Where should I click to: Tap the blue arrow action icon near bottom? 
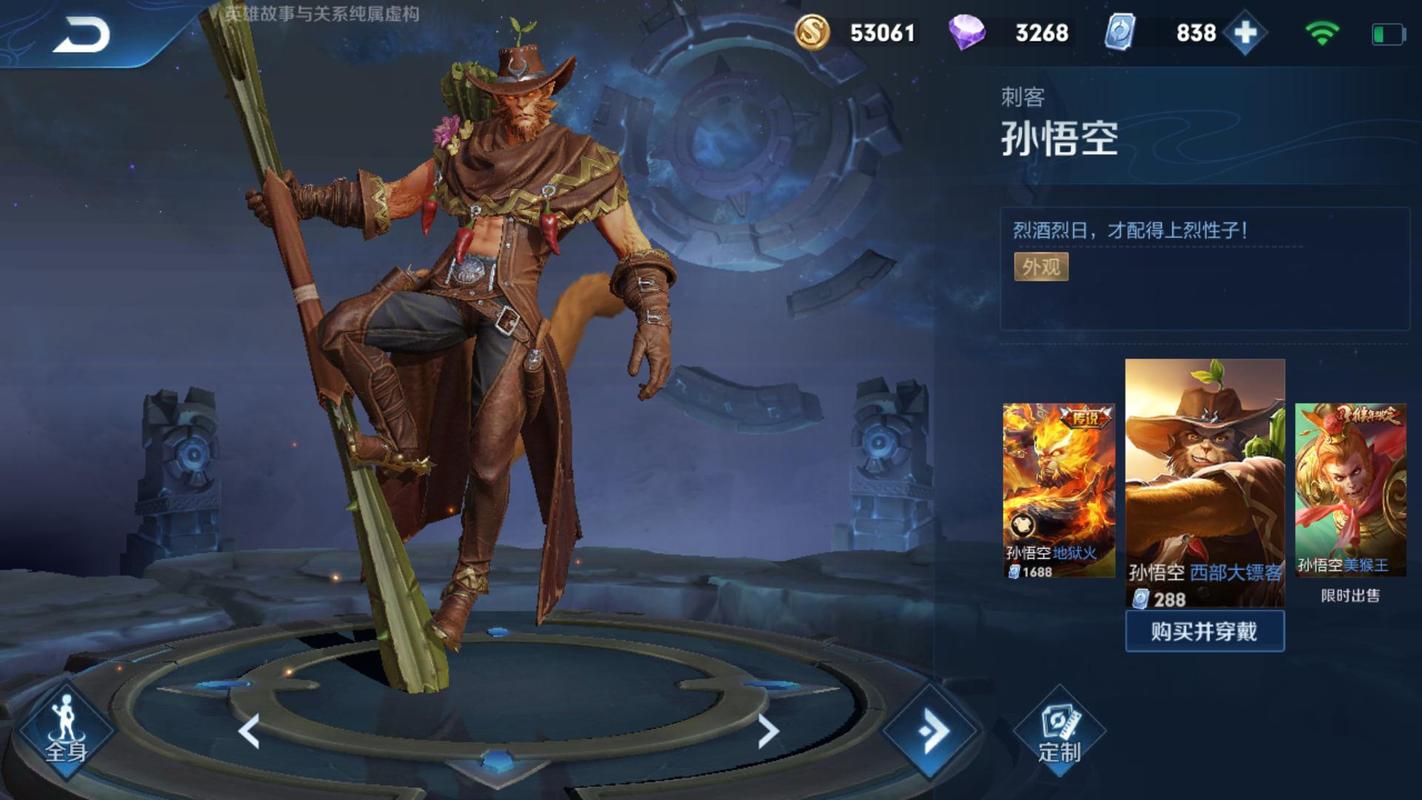(930, 731)
